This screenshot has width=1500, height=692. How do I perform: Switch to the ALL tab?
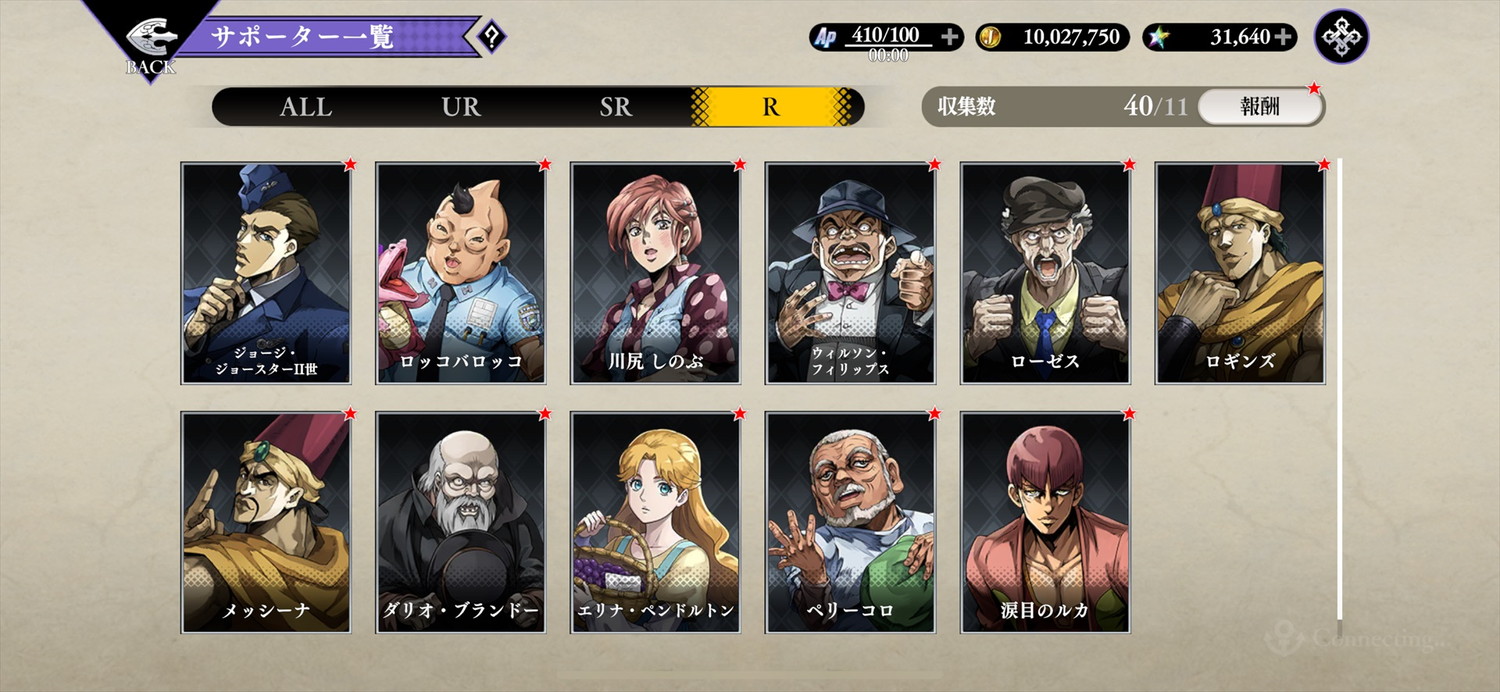pos(306,107)
